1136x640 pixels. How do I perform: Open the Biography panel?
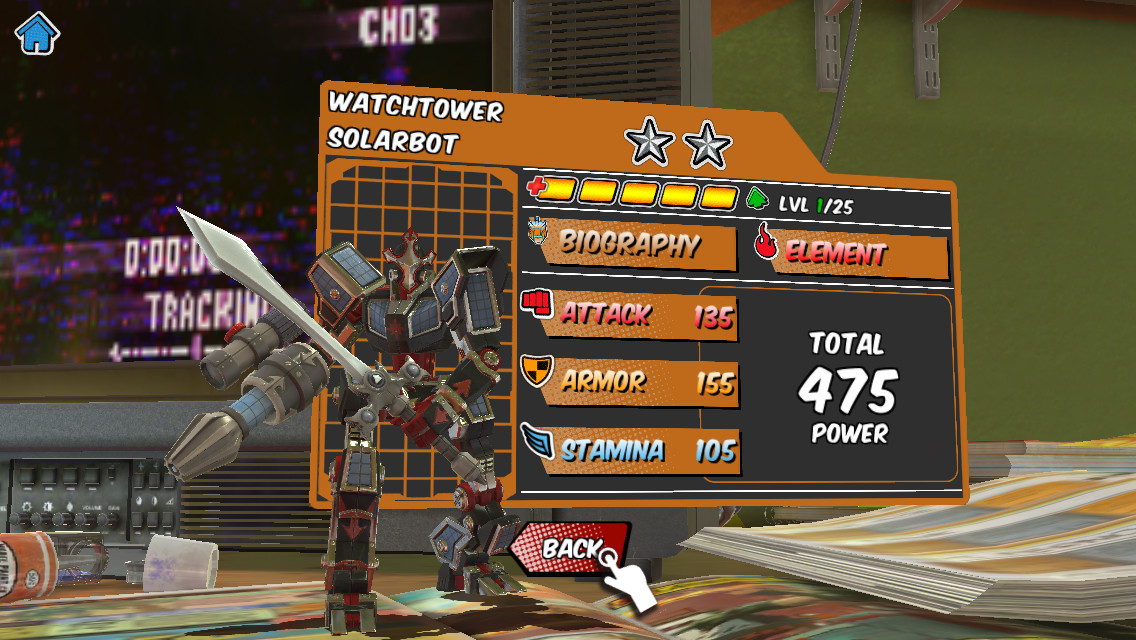coord(632,244)
